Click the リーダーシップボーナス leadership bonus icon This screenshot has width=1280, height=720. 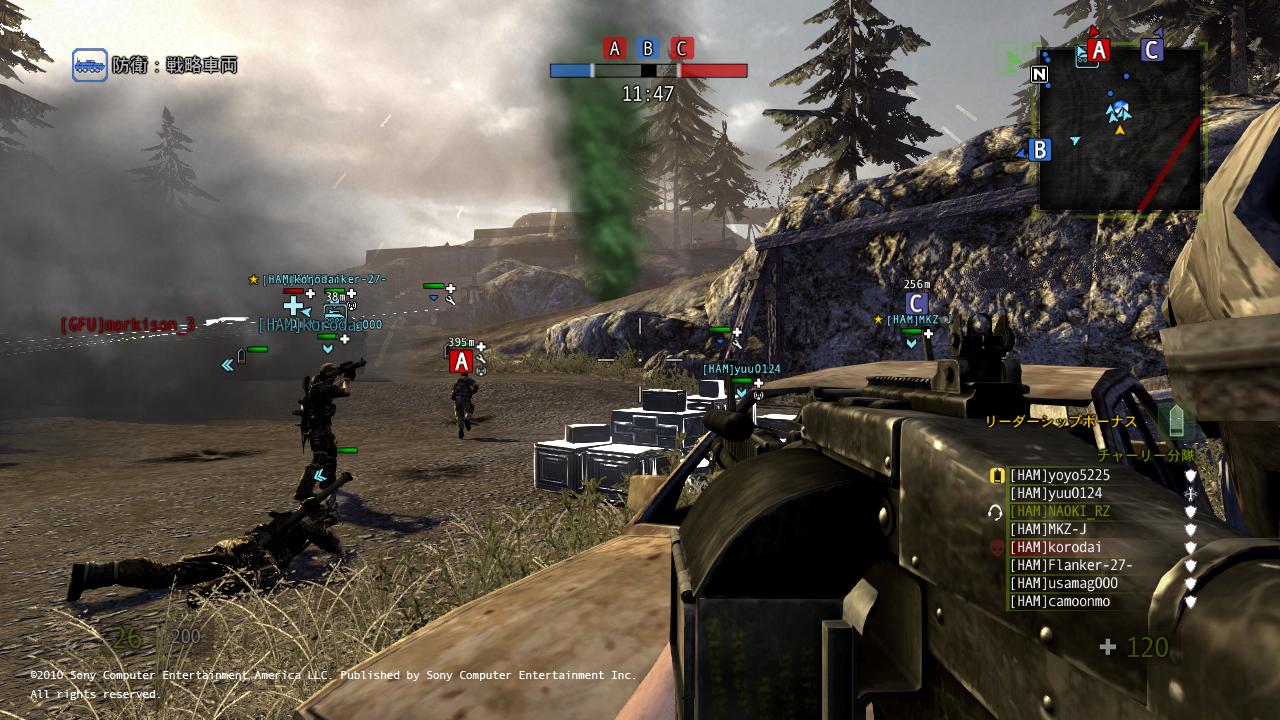click(x=1176, y=421)
